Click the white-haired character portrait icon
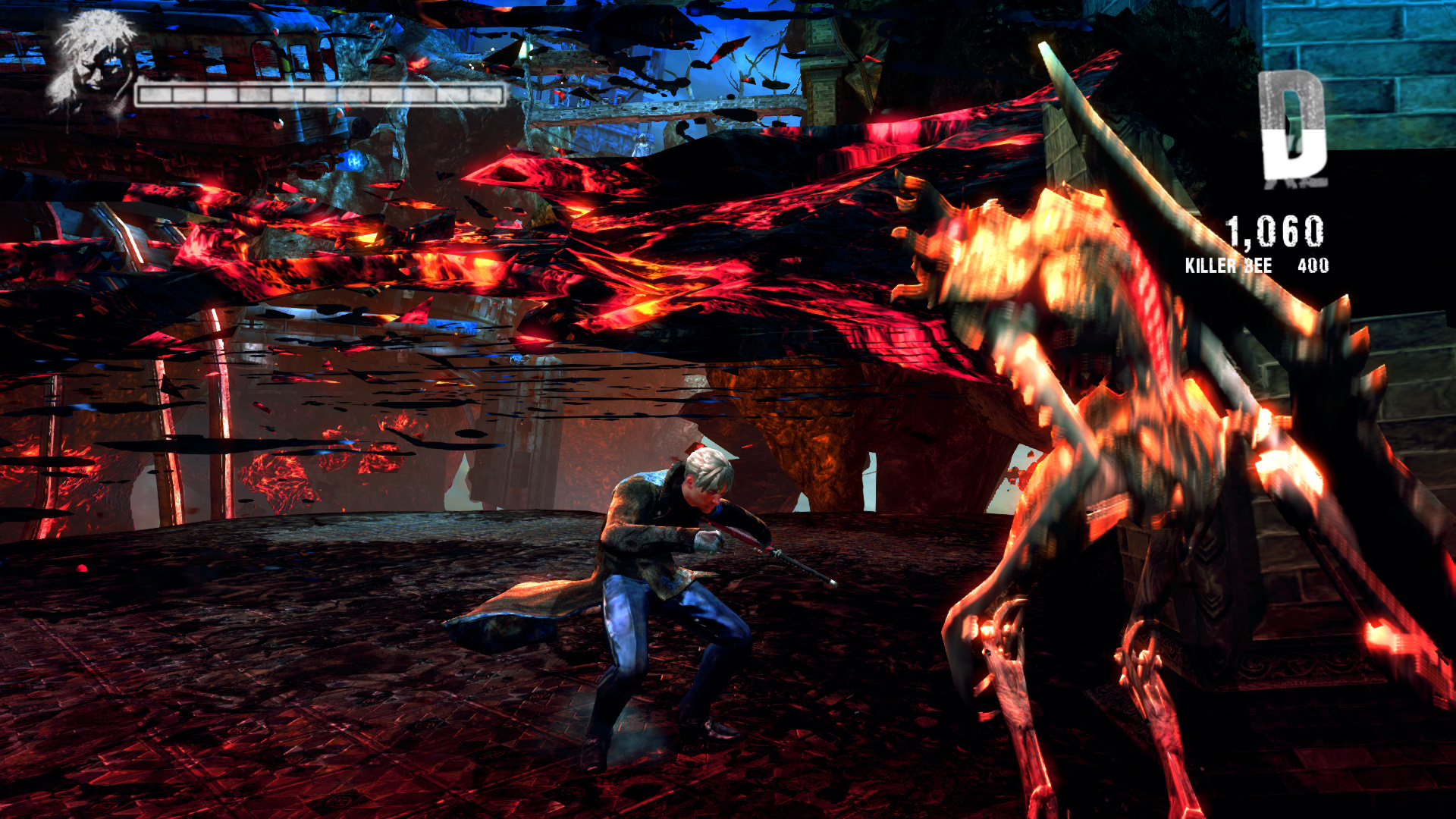The height and width of the screenshot is (819, 1456). 93,62
